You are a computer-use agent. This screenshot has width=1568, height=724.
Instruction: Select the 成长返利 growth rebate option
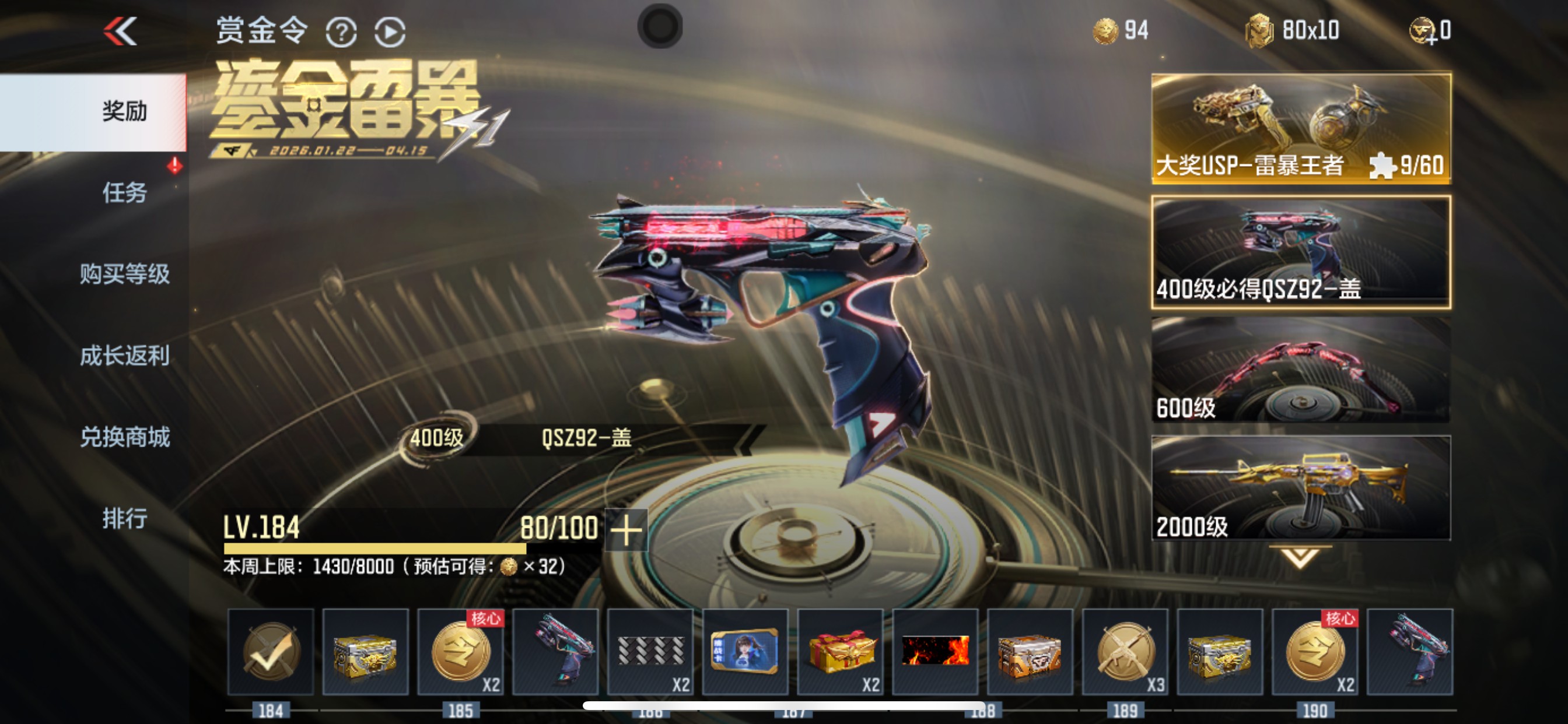[x=125, y=356]
